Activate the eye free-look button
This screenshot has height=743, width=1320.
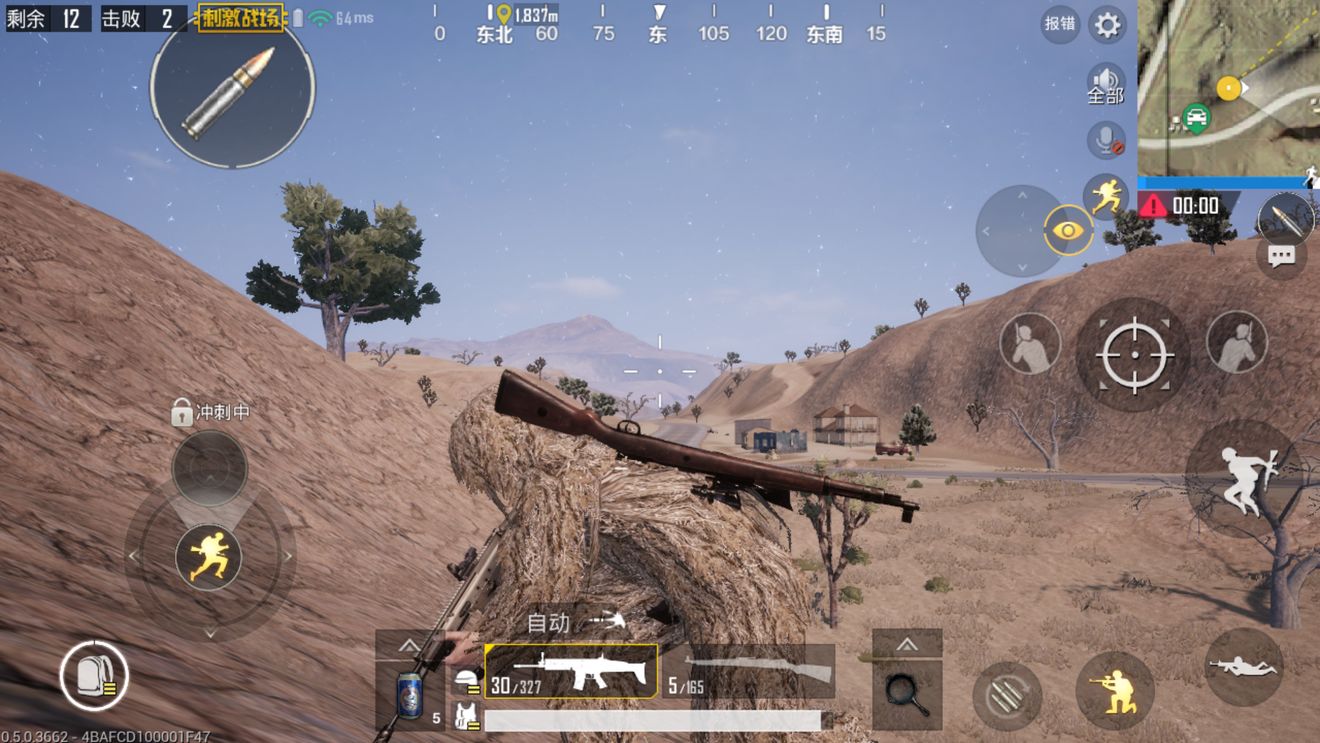(x=1068, y=231)
